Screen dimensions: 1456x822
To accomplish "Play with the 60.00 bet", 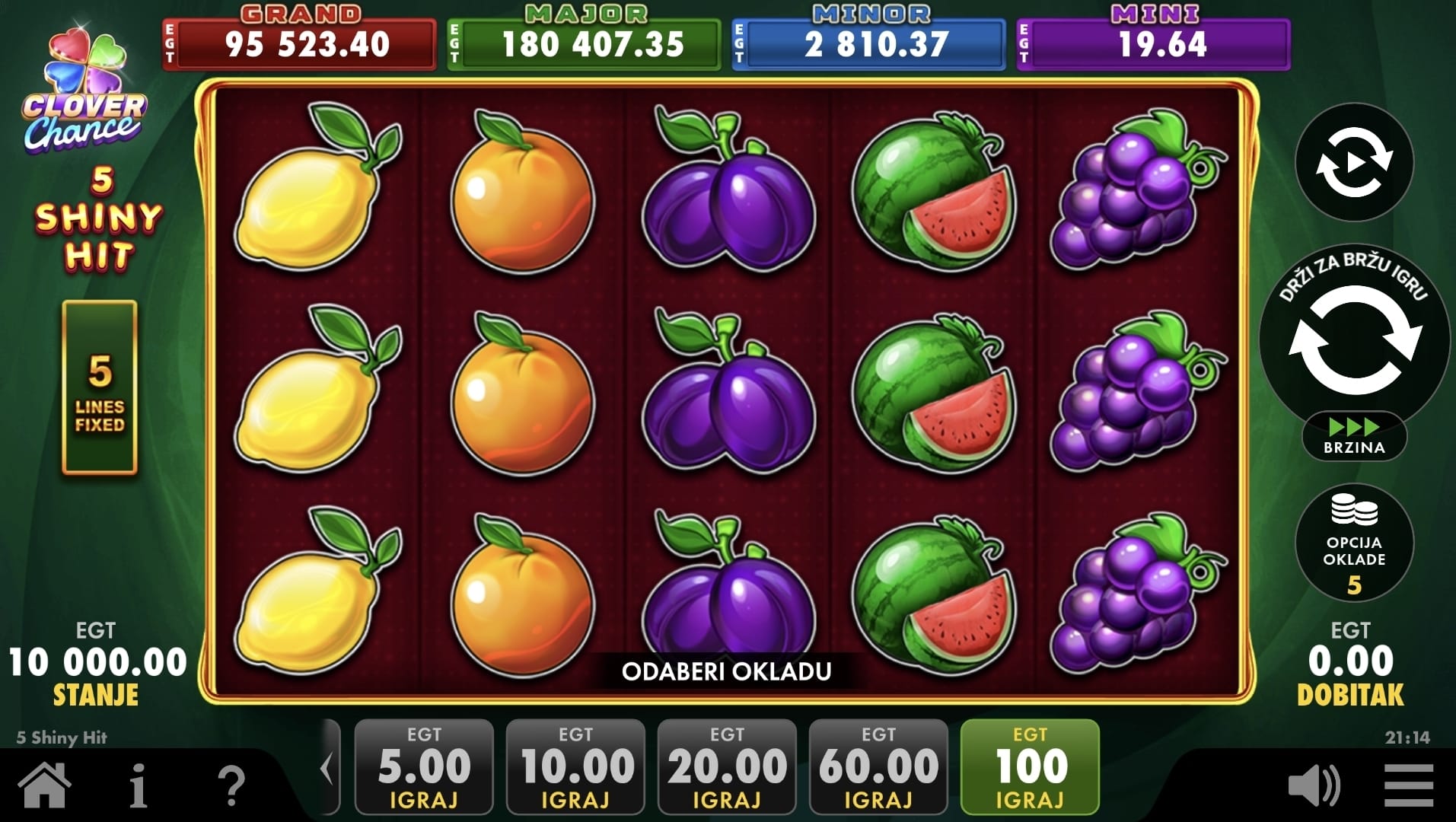I will [x=878, y=766].
